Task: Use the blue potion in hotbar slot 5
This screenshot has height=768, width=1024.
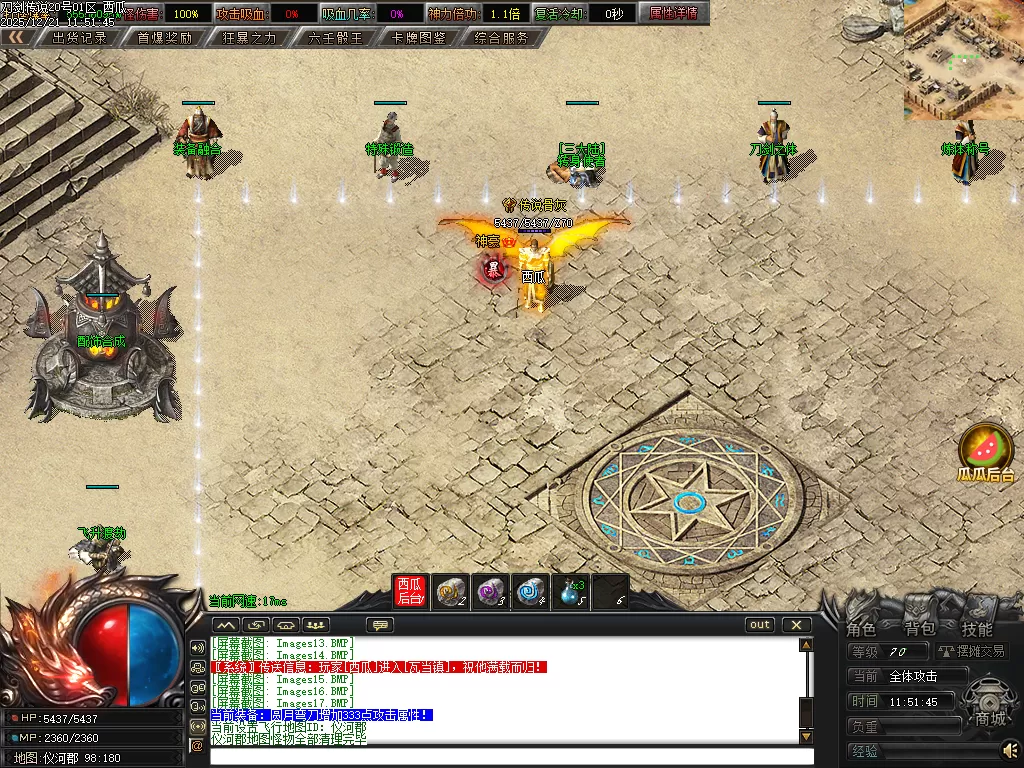Action: tap(570, 591)
